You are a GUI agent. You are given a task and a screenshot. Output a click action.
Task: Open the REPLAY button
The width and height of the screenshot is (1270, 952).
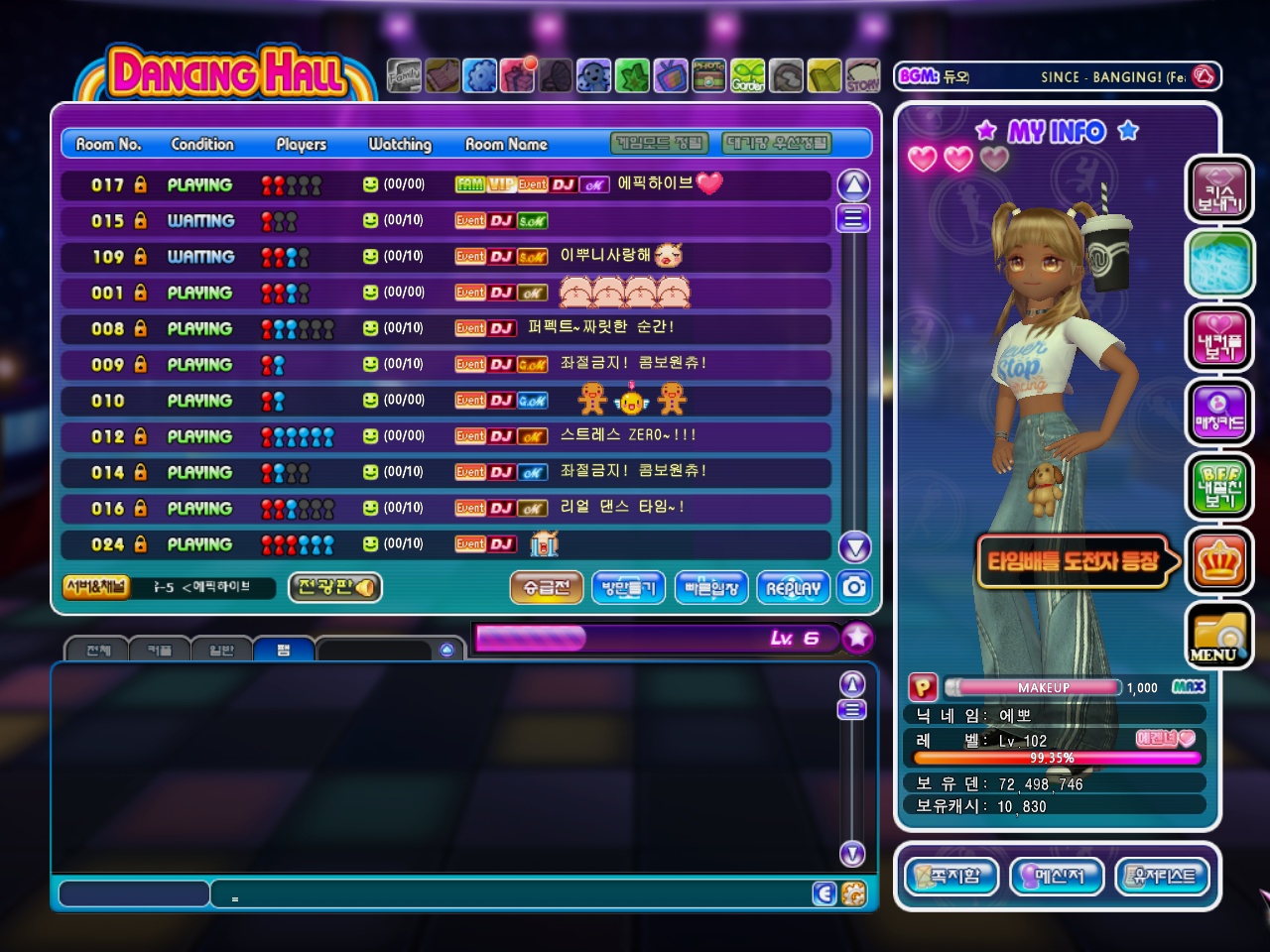point(793,588)
